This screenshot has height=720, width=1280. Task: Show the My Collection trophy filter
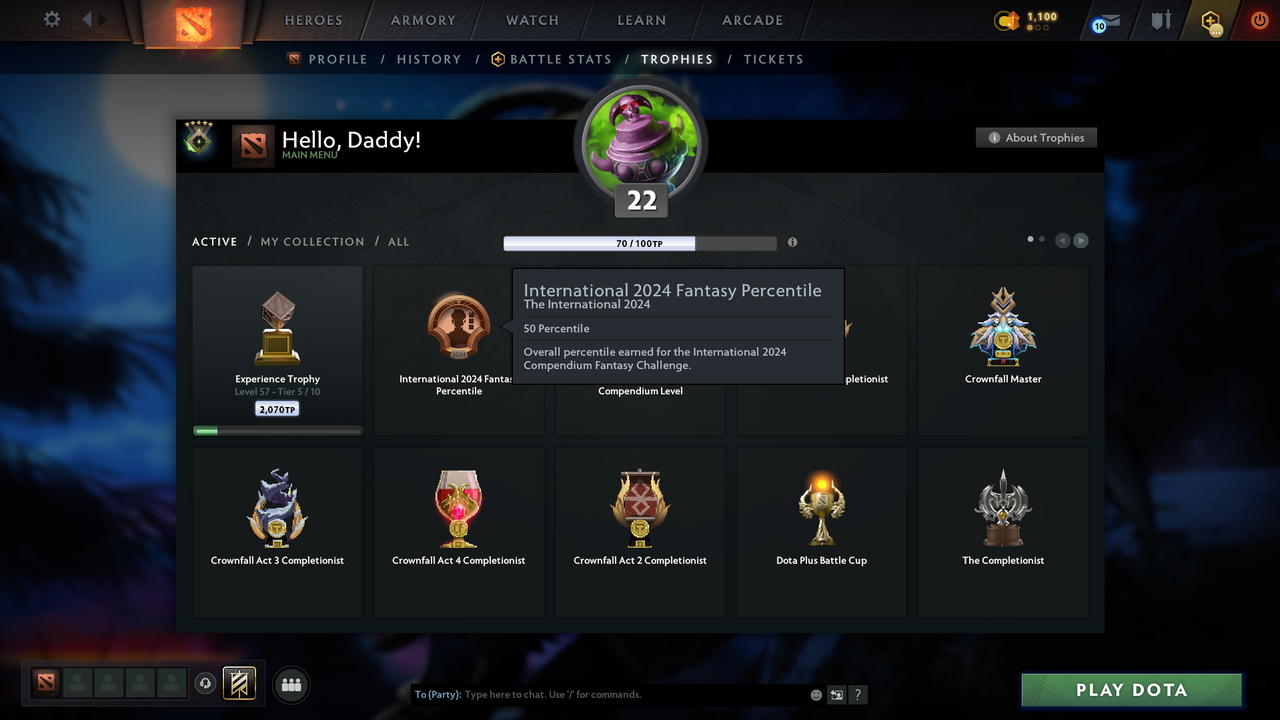pyautogui.click(x=312, y=242)
